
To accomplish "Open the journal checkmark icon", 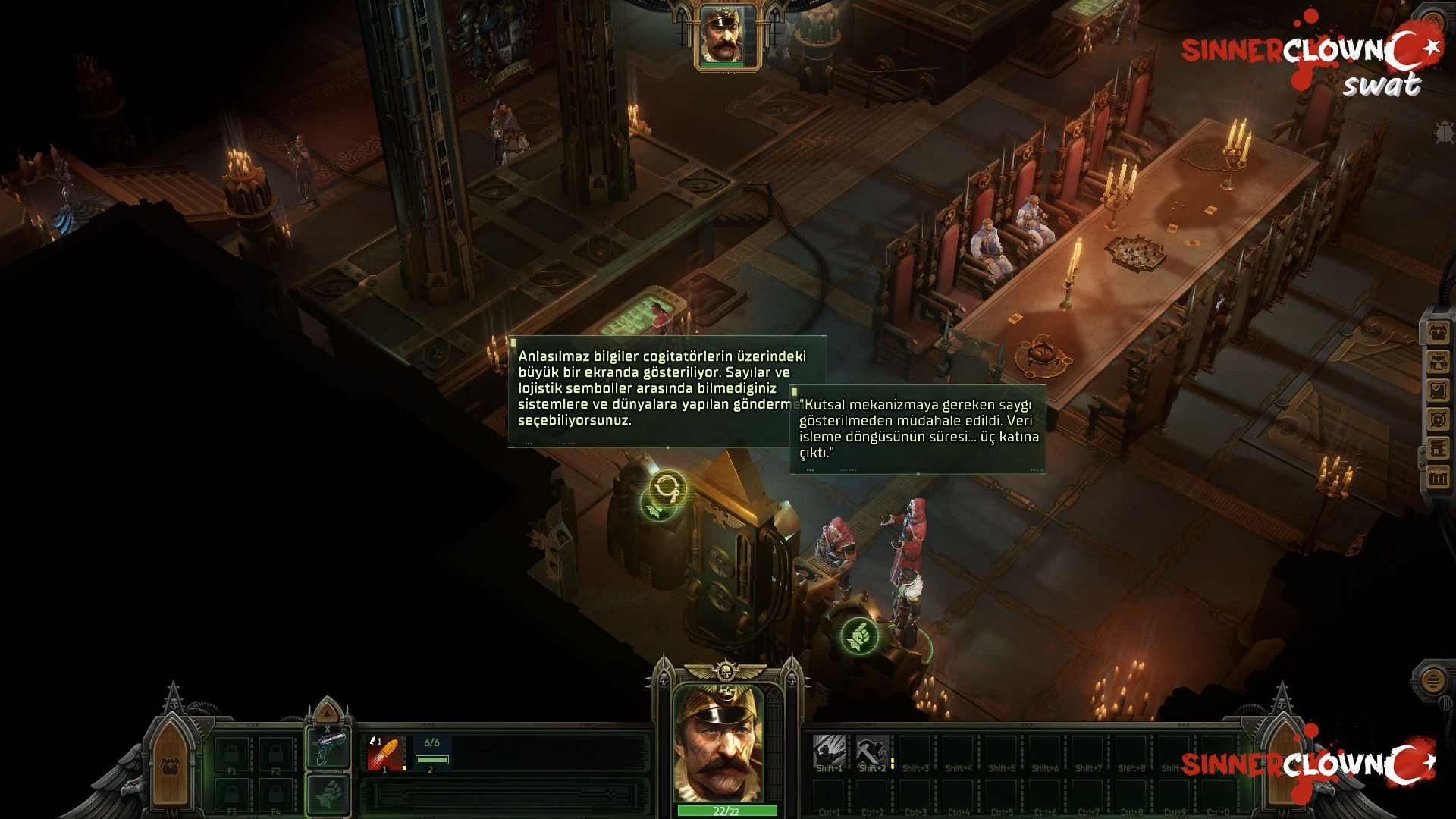I will (1438, 391).
